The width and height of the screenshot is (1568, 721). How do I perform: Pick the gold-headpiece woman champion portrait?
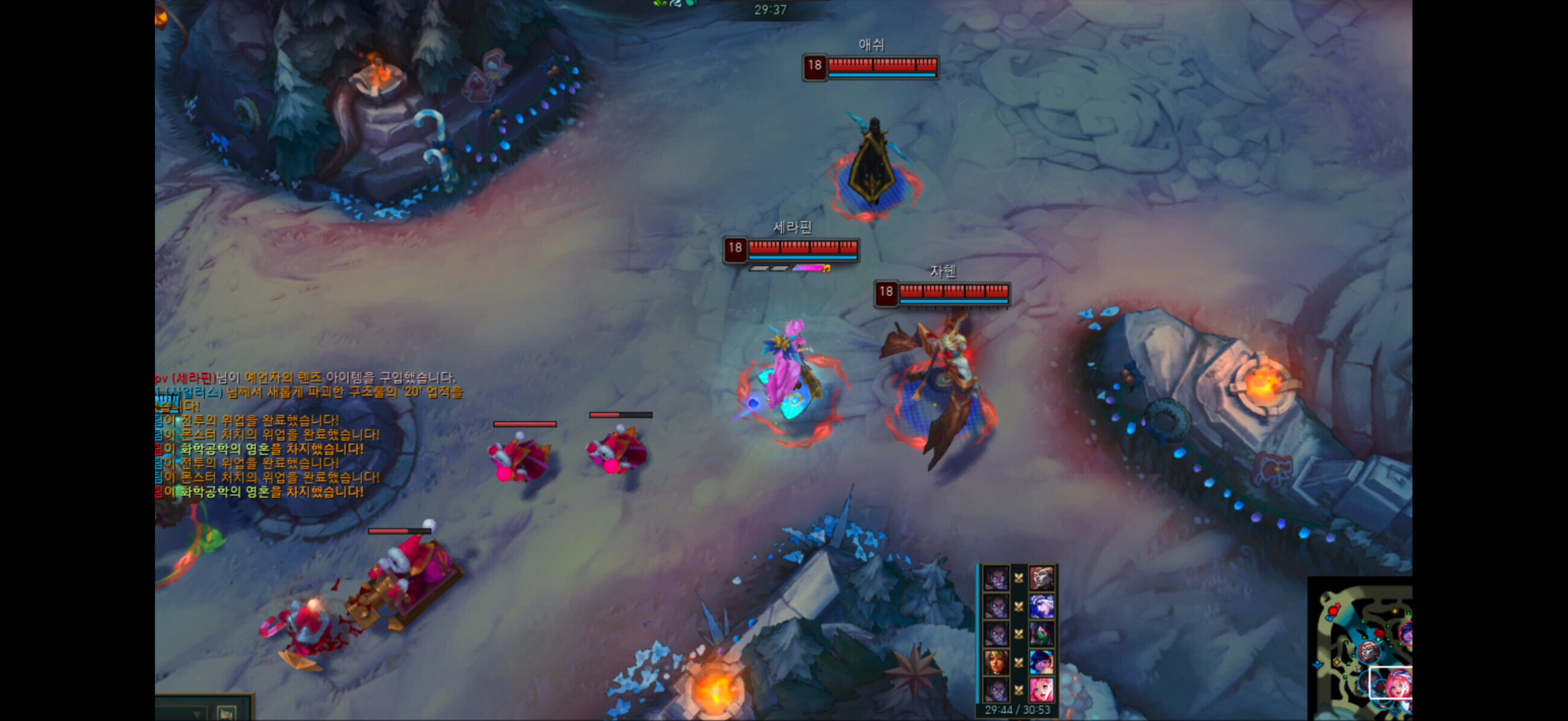pos(996,662)
